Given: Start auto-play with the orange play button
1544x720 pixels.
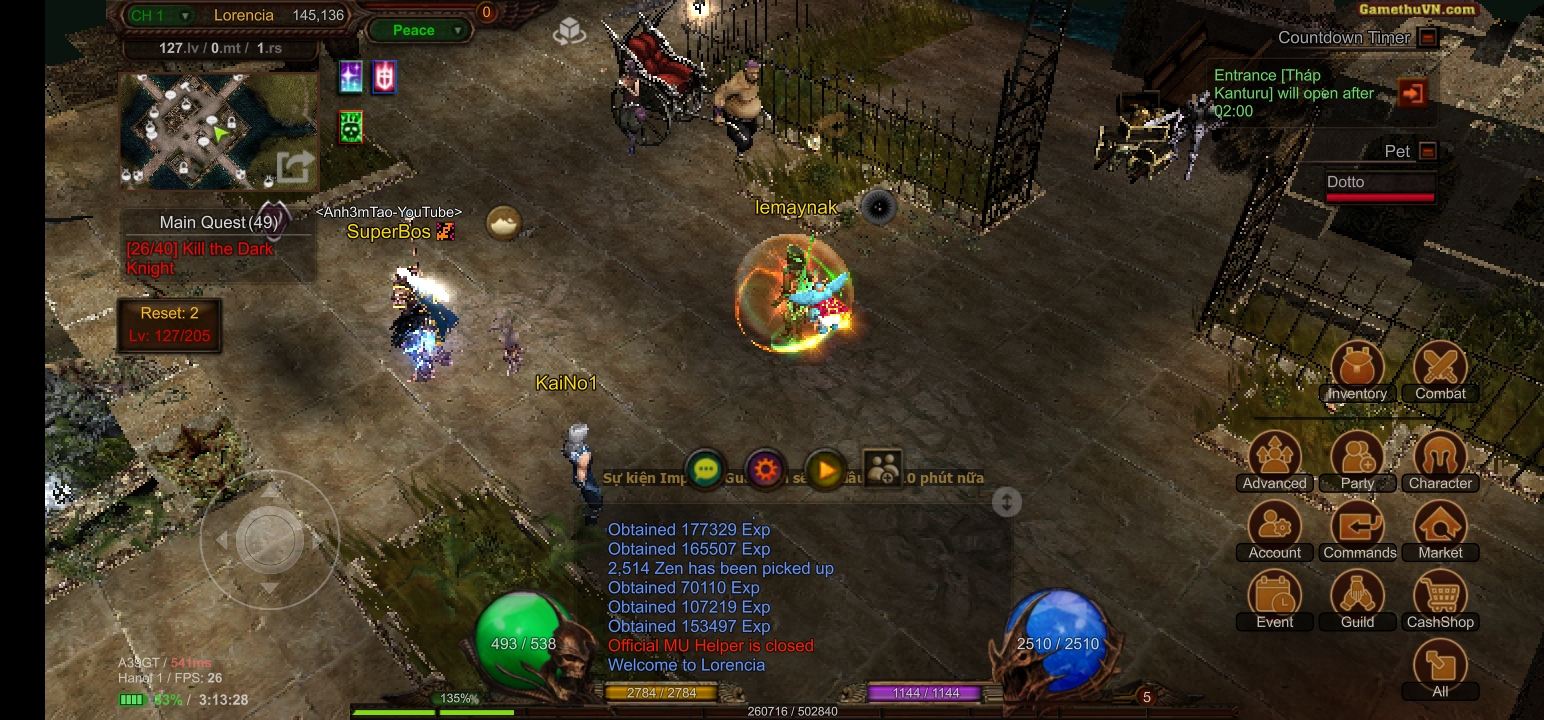Looking at the screenshot, I should point(826,469).
